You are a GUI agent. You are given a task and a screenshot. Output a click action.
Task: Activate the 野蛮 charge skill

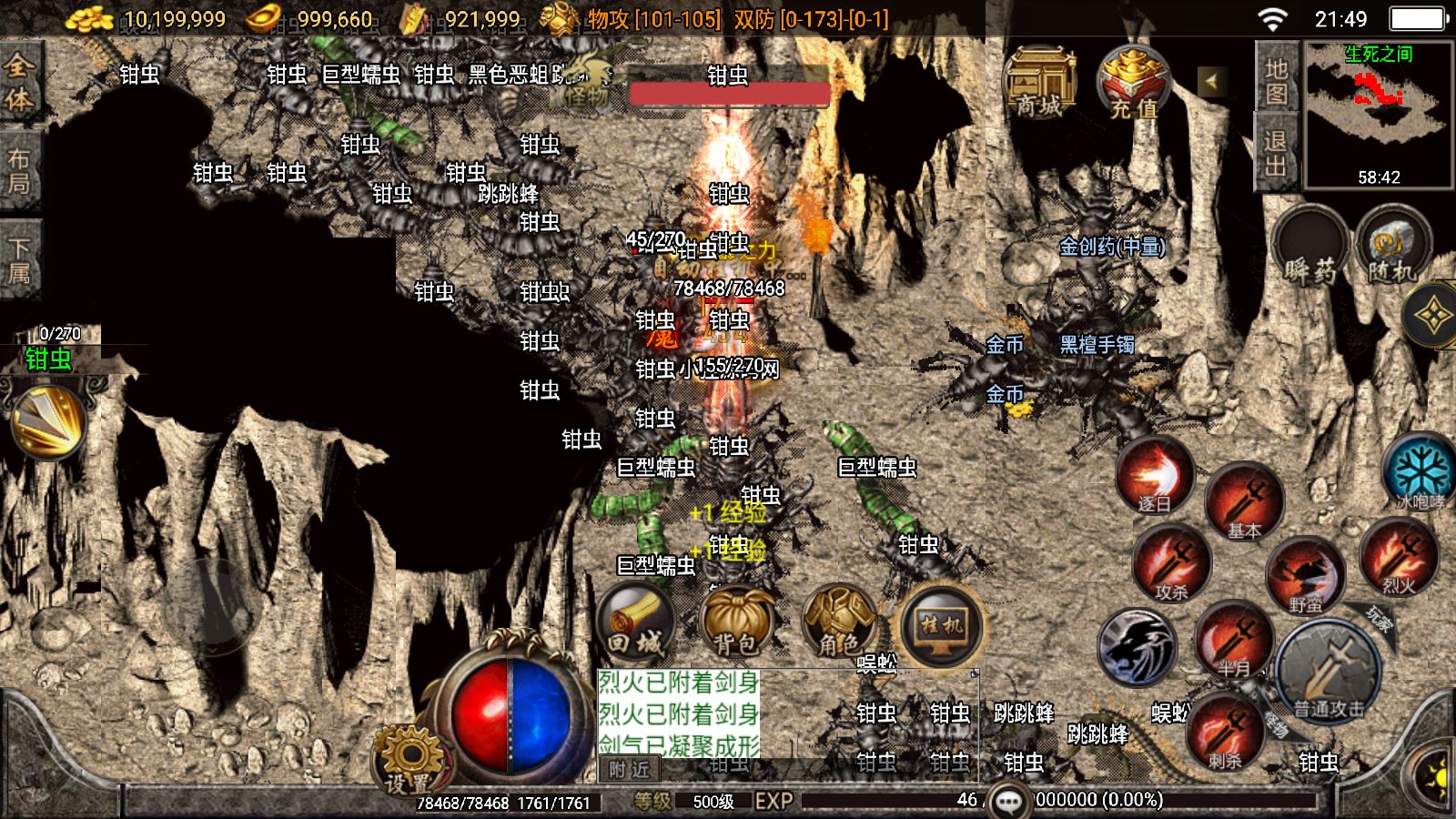(x=1305, y=575)
